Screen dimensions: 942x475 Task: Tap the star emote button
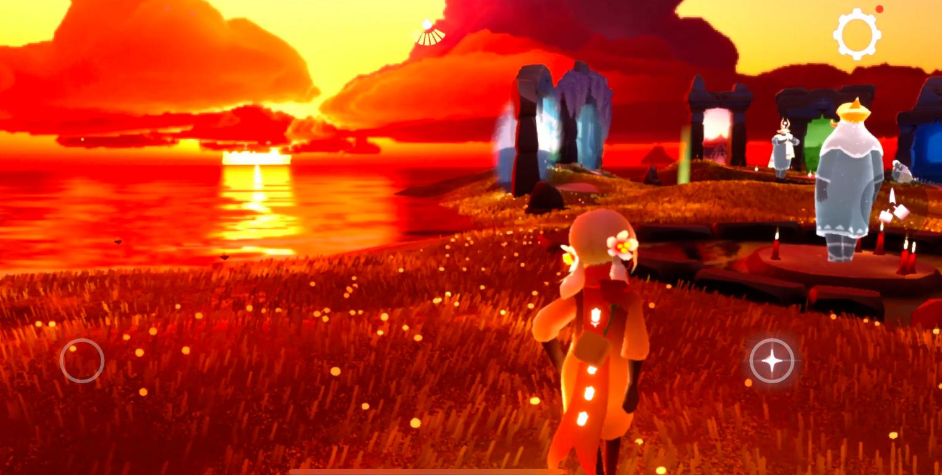pyautogui.click(x=772, y=360)
